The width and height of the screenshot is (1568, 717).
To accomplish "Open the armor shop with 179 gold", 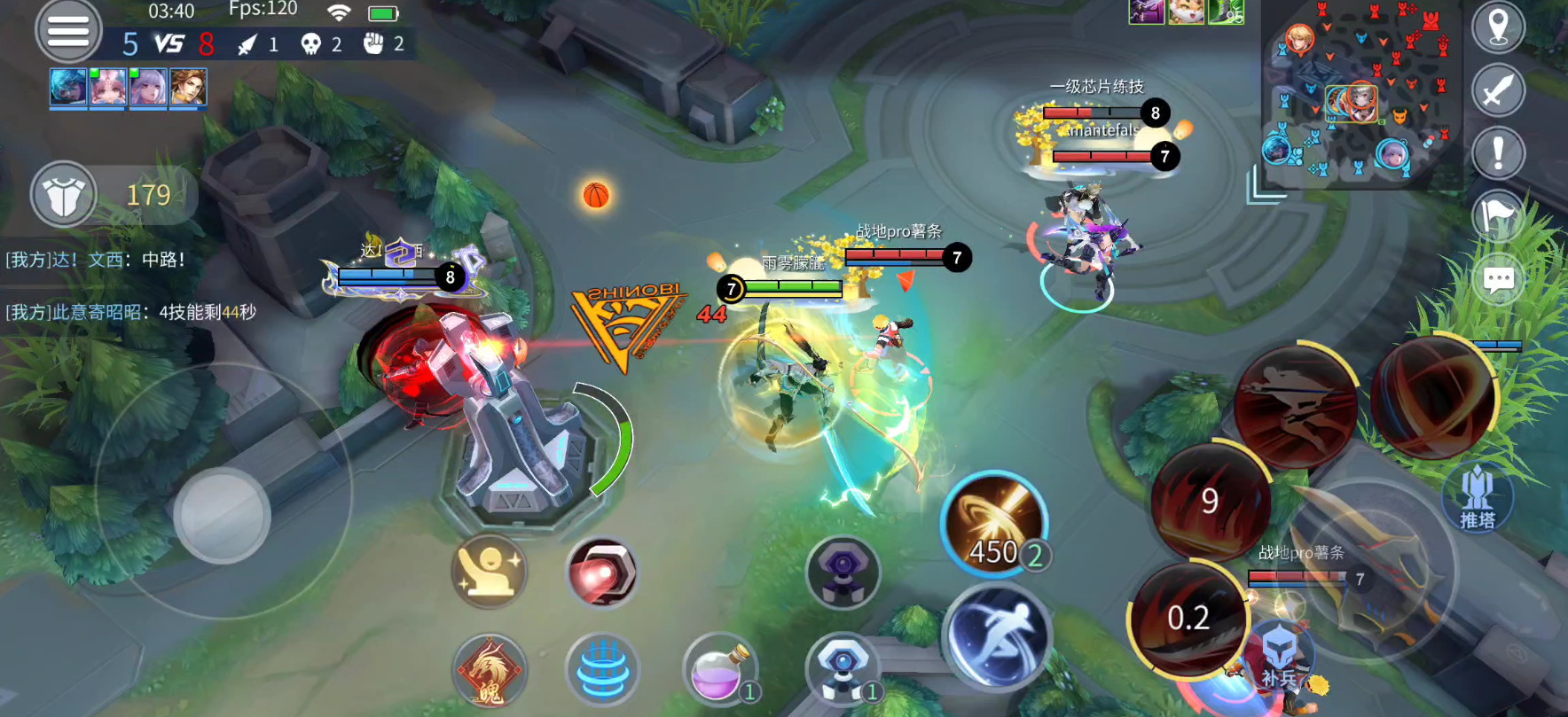I will coord(64,195).
